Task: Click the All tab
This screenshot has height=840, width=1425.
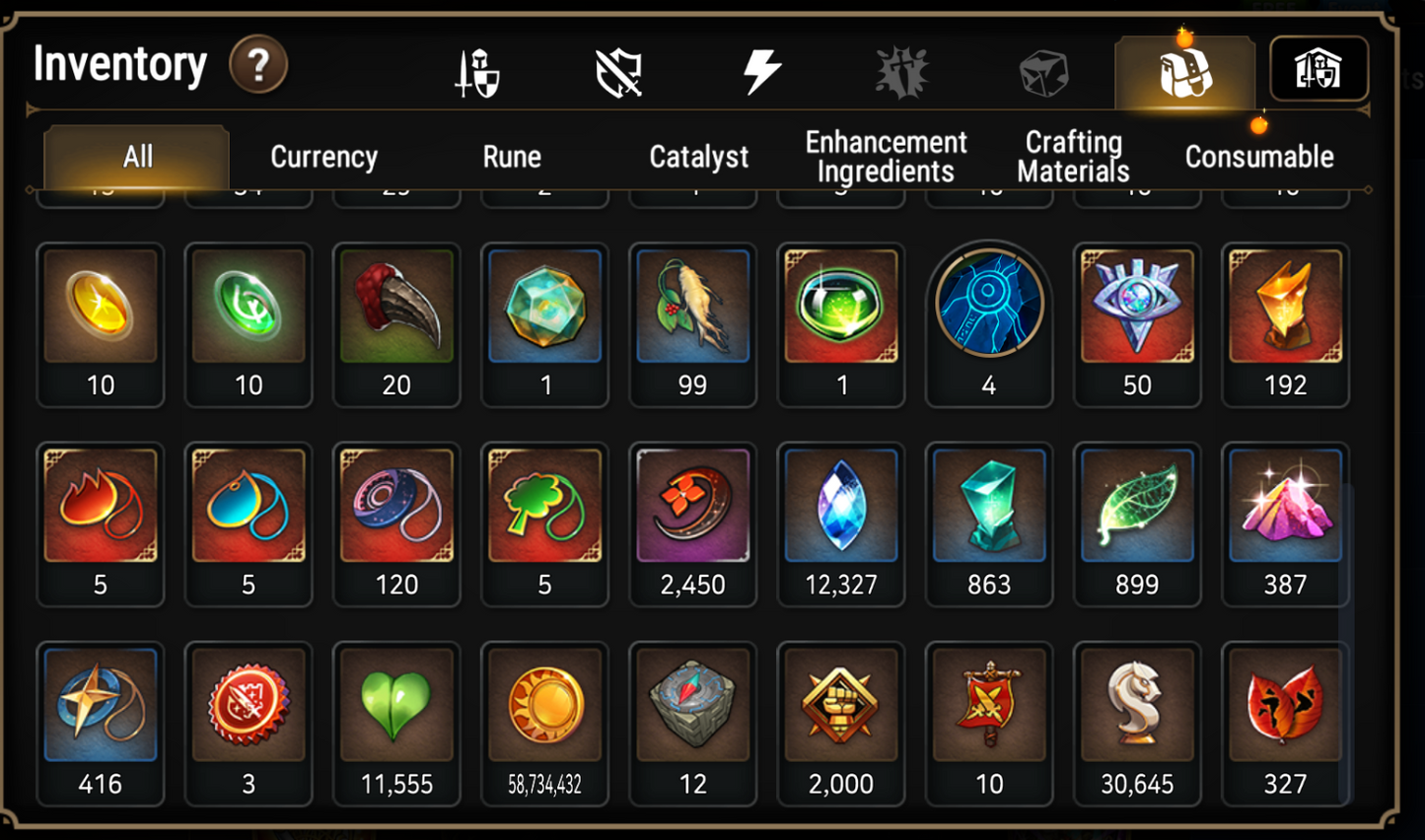Action: (136, 156)
